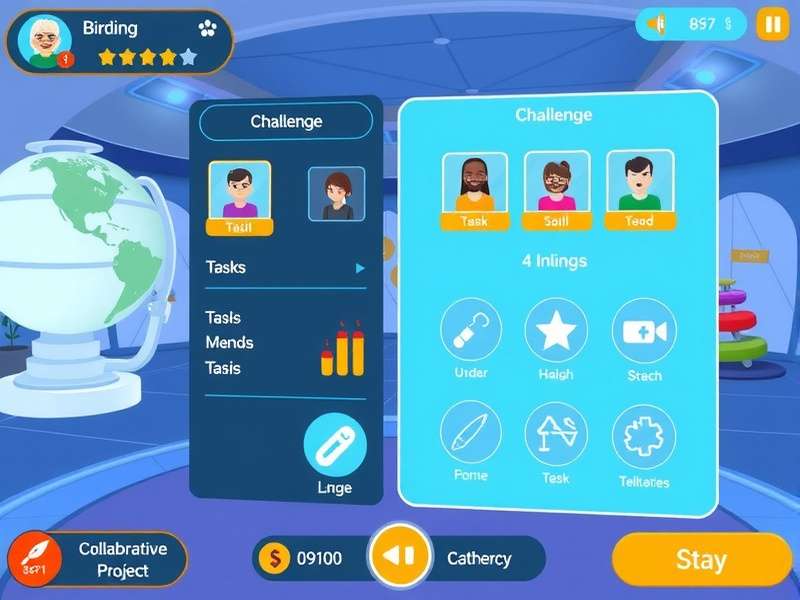The height and width of the screenshot is (600, 800).
Task: Open the video camera Stach icon
Action: pos(644,330)
